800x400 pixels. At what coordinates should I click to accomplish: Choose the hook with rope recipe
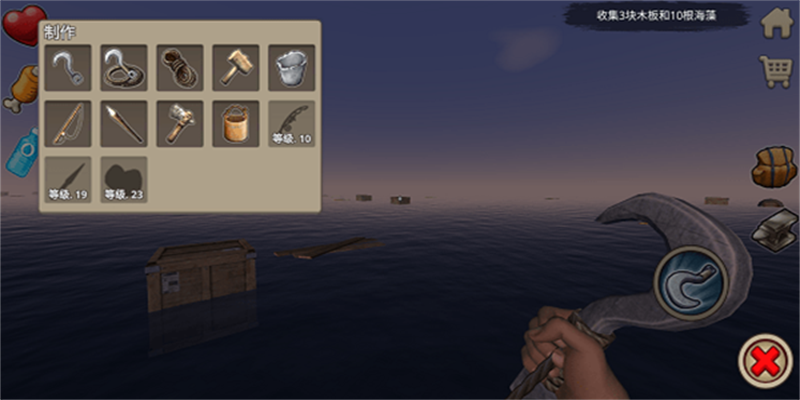pos(124,68)
